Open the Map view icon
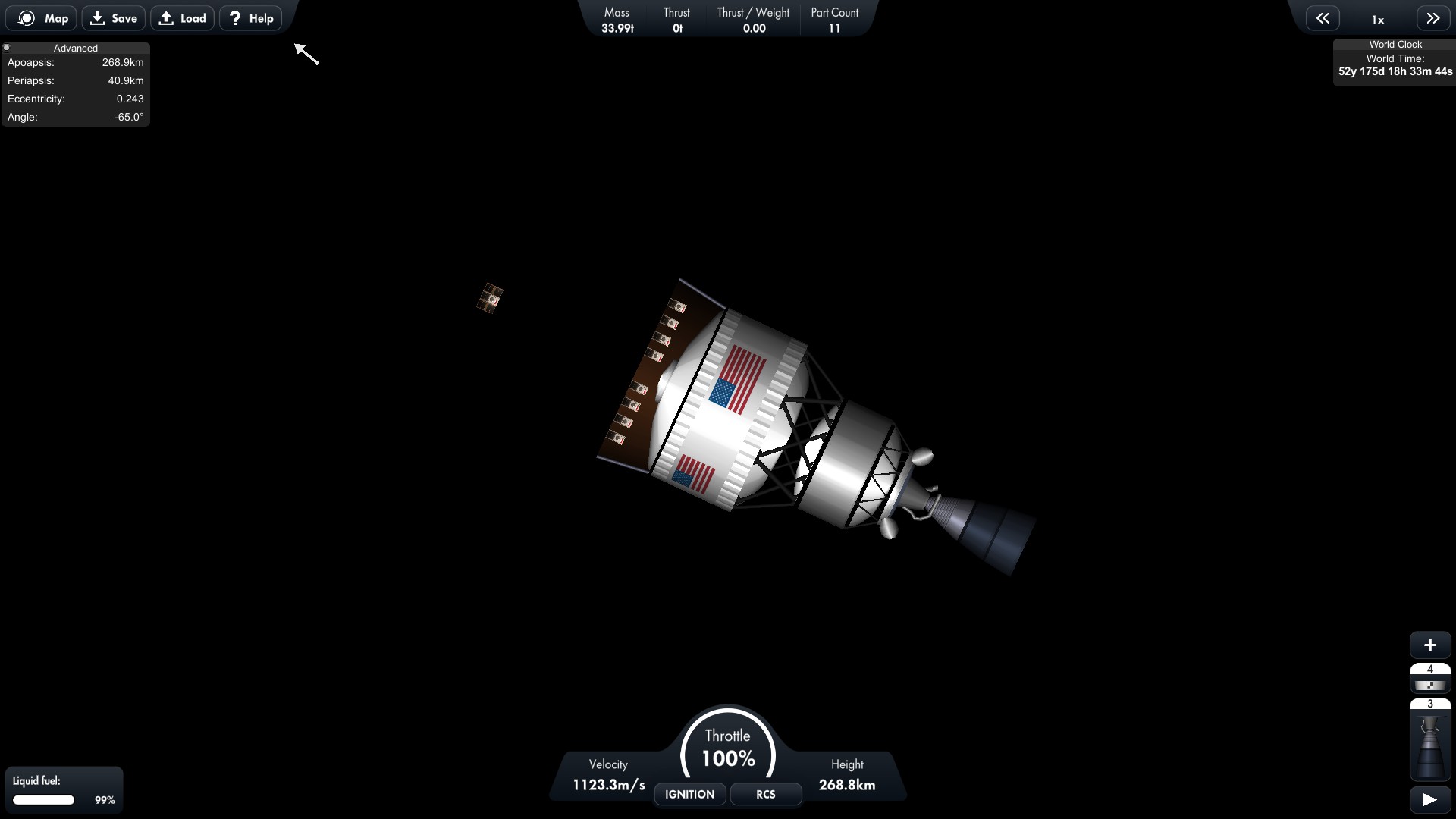The width and height of the screenshot is (1456, 819). [26, 17]
